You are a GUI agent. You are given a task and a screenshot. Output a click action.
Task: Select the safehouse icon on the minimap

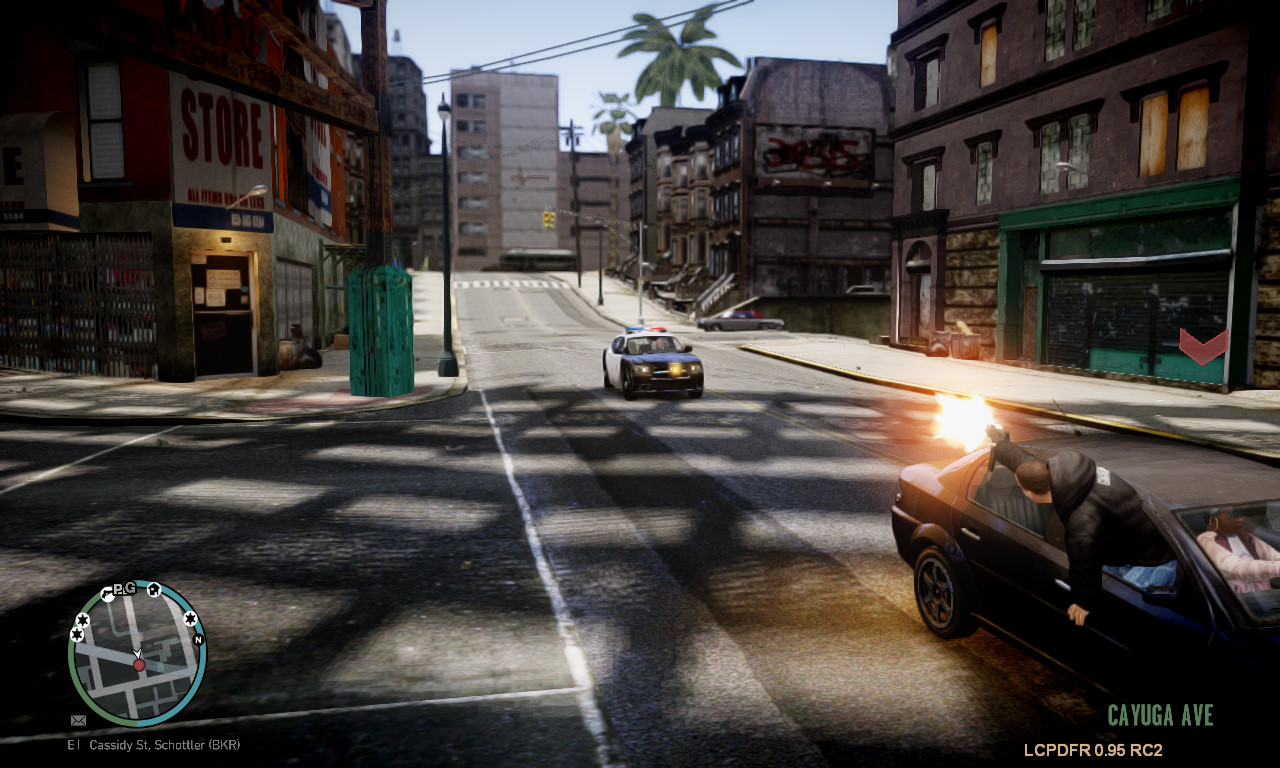coord(154,589)
